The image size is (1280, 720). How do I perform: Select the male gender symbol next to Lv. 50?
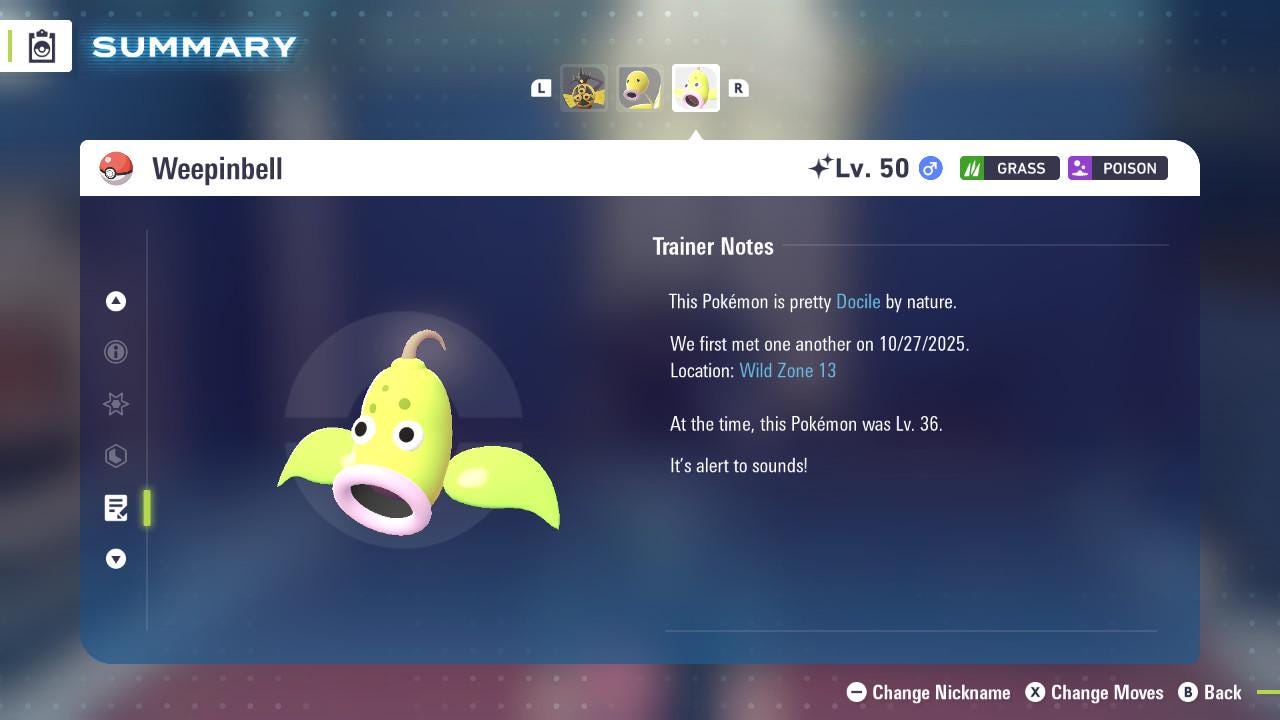[x=929, y=168]
